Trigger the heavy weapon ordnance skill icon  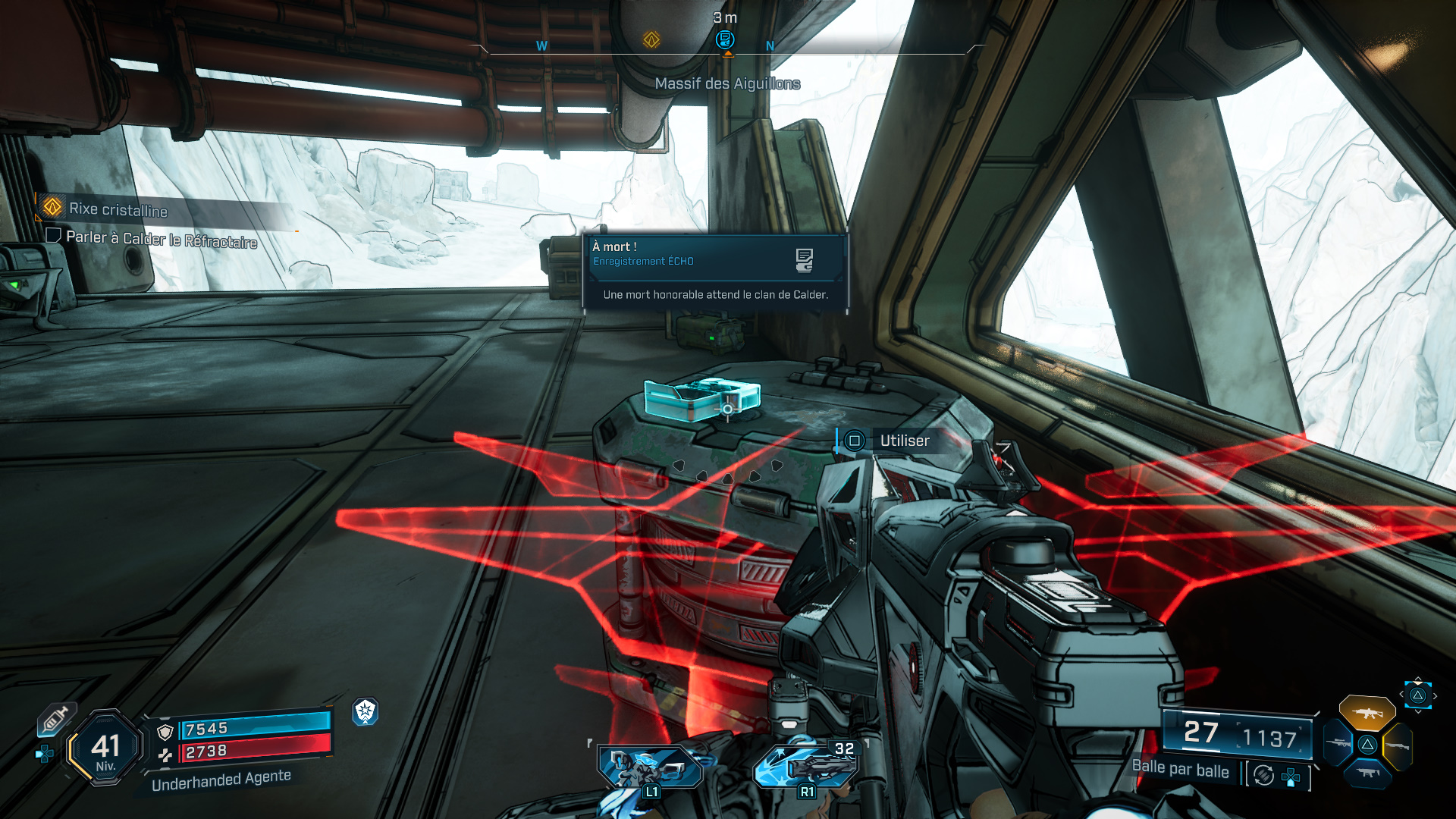click(805, 766)
